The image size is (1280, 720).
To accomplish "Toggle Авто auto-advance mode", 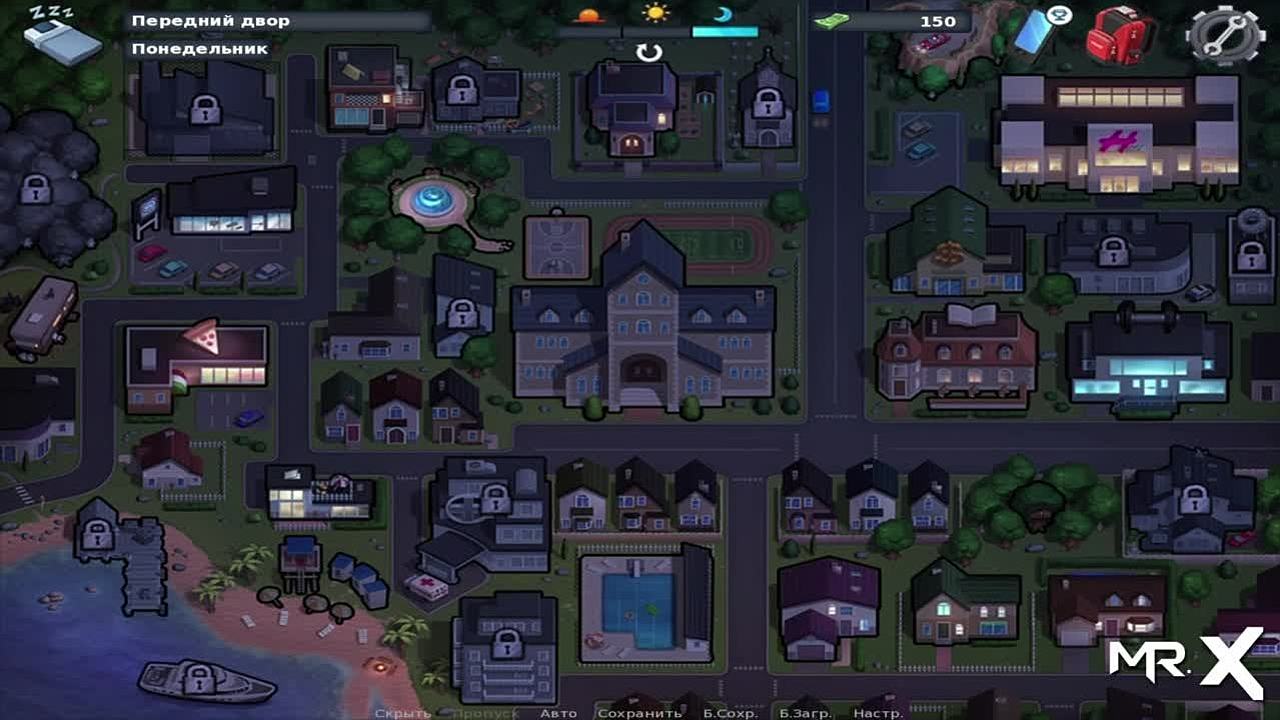I will (558, 713).
